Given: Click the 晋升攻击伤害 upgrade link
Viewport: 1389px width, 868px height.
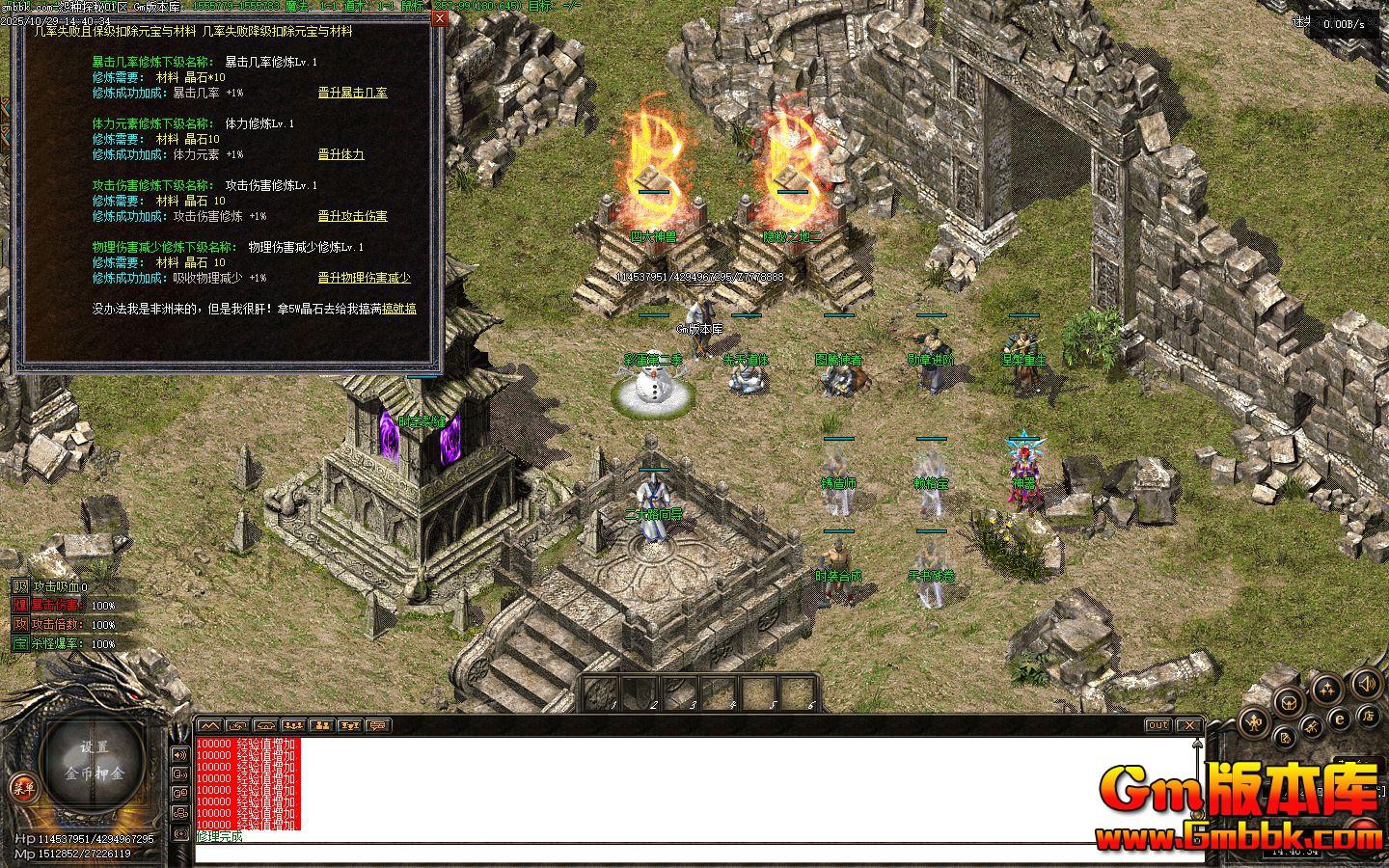Looking at the screenshot, I should coord(352,216).
